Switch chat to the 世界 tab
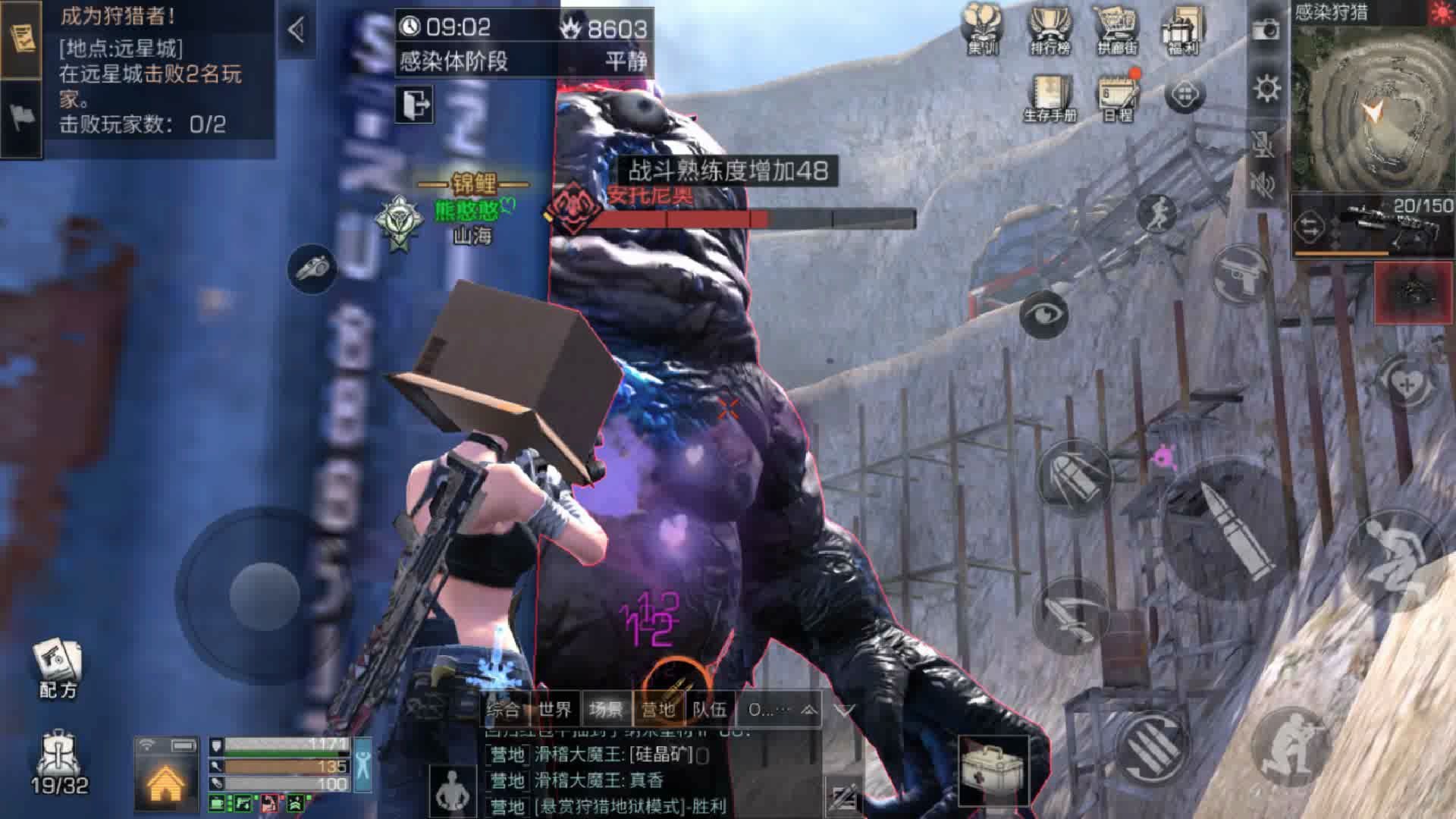 pyautogui.click(x=555, y=710)
